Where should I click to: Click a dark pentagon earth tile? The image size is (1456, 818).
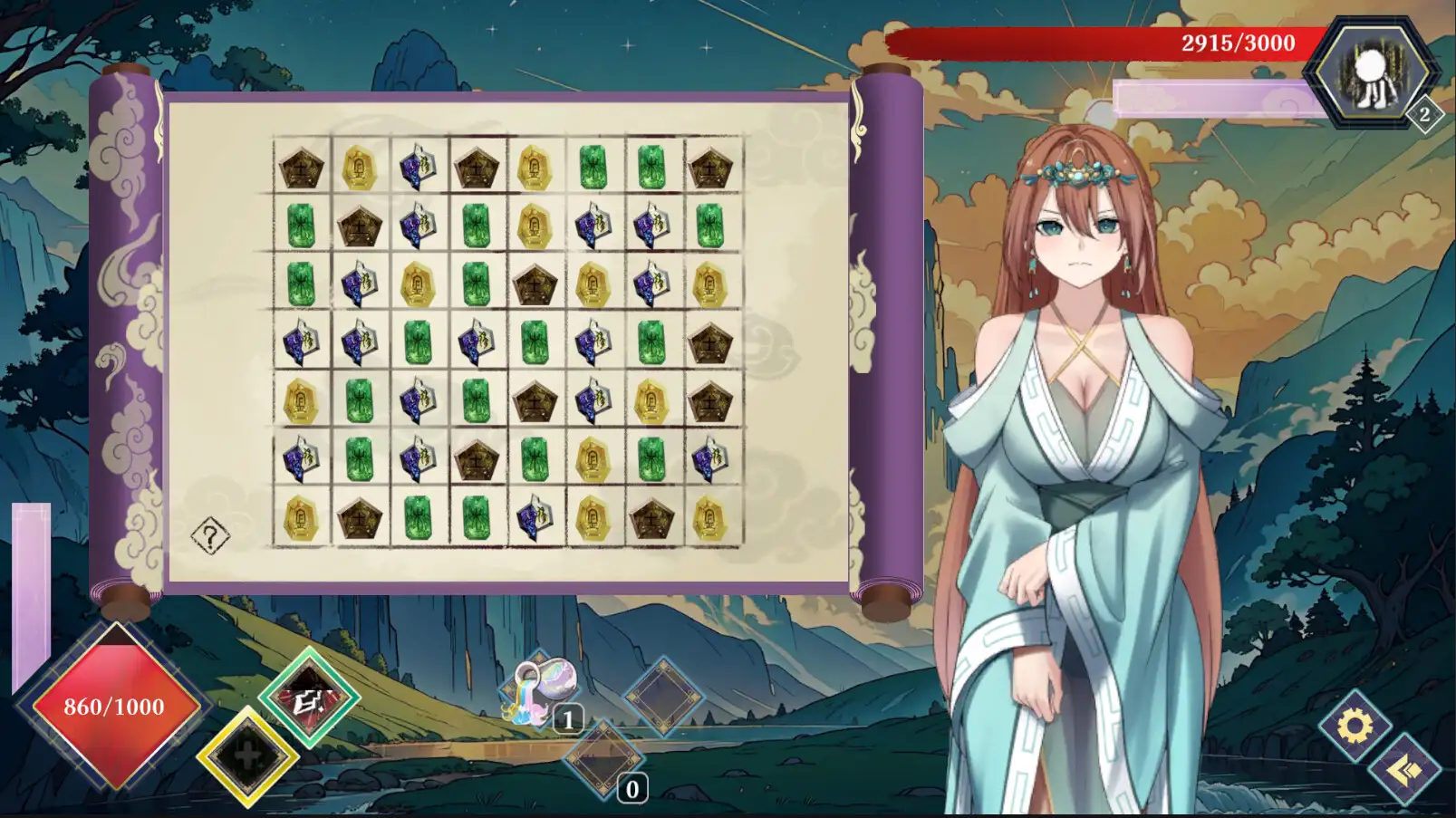(302, 168)
